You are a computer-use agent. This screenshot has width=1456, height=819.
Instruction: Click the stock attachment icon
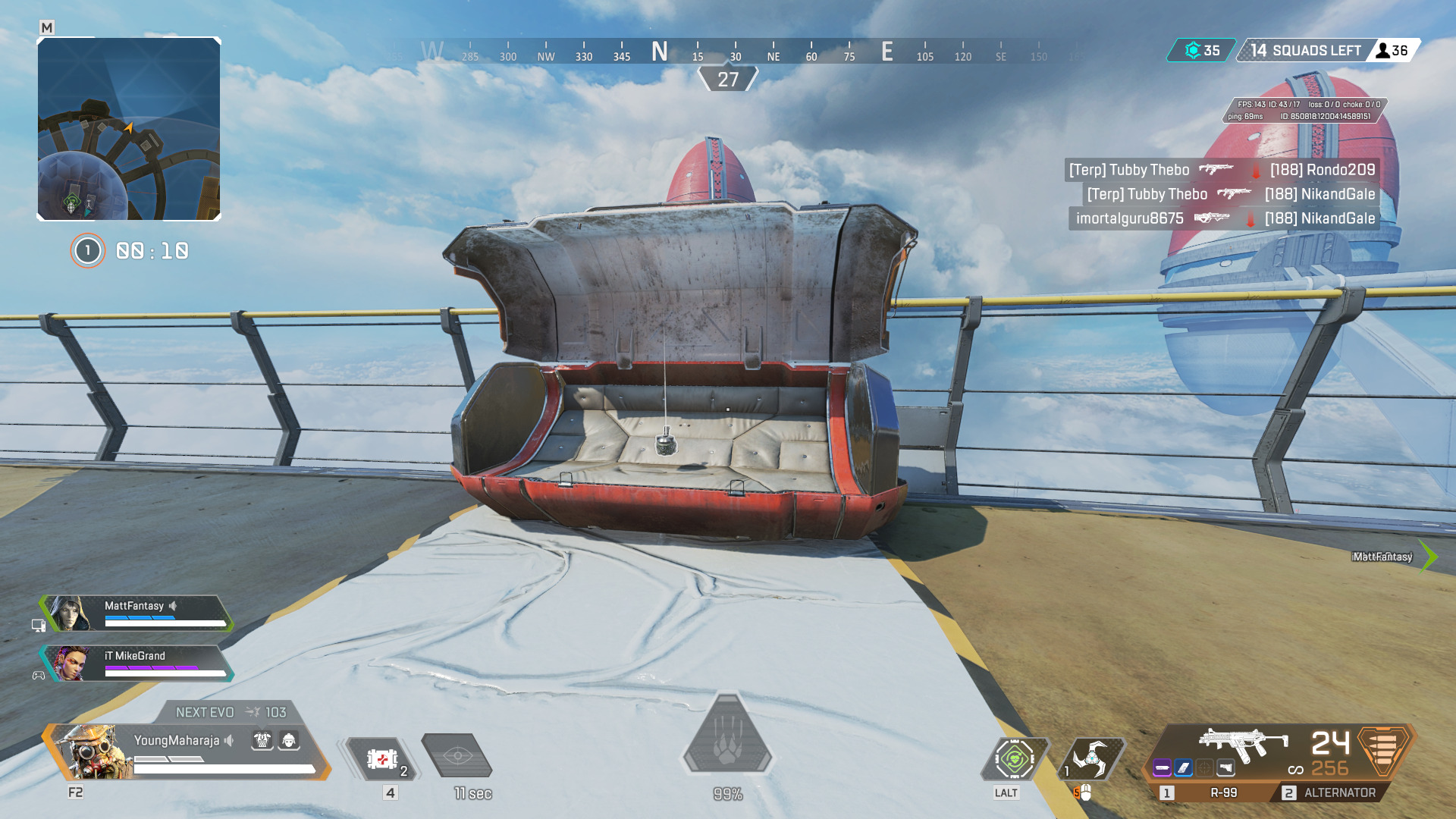tap(1226, 768)
